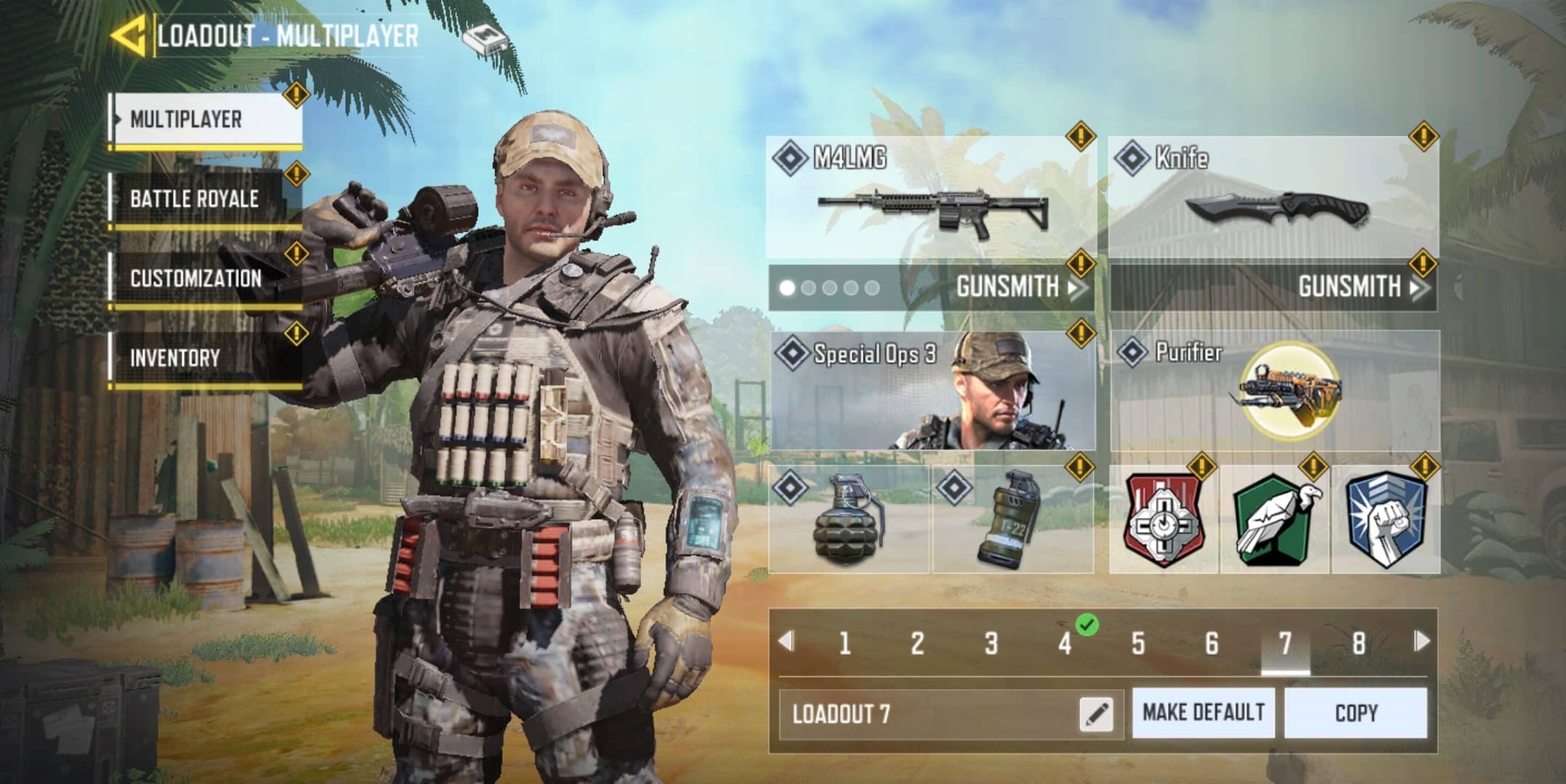The image size is (1566, 784).
Task: Copy the current loadout
Action: [x=1355, y=713]
